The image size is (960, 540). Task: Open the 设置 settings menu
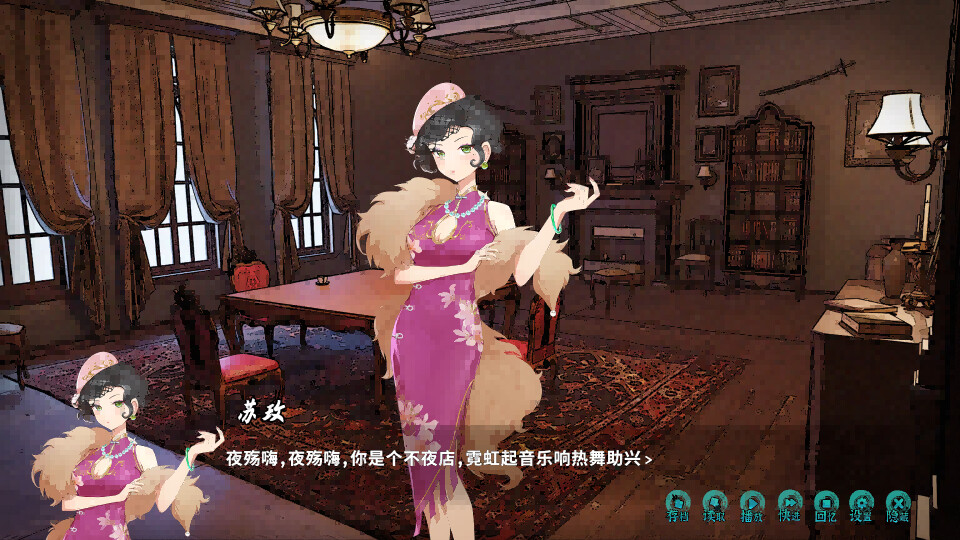coord(861,506)
